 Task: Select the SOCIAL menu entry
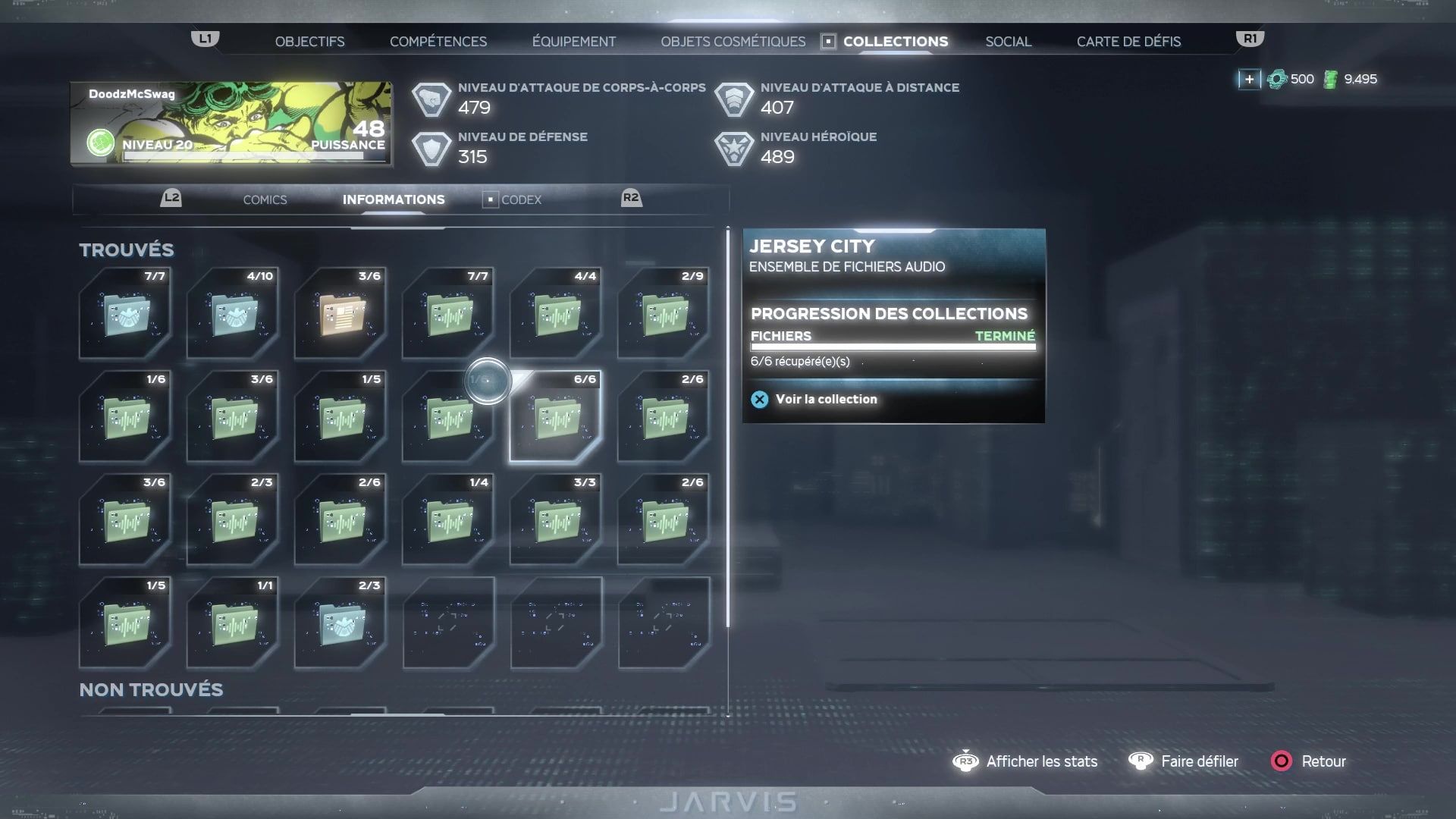click(x=1008, y=41)
